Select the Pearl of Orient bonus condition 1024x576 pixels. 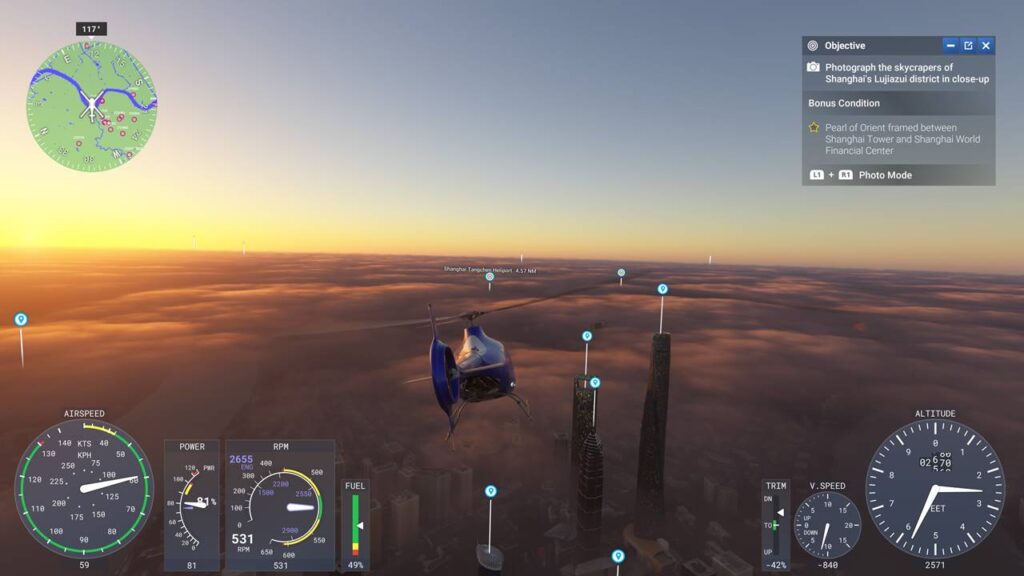[x=898, y=139]
